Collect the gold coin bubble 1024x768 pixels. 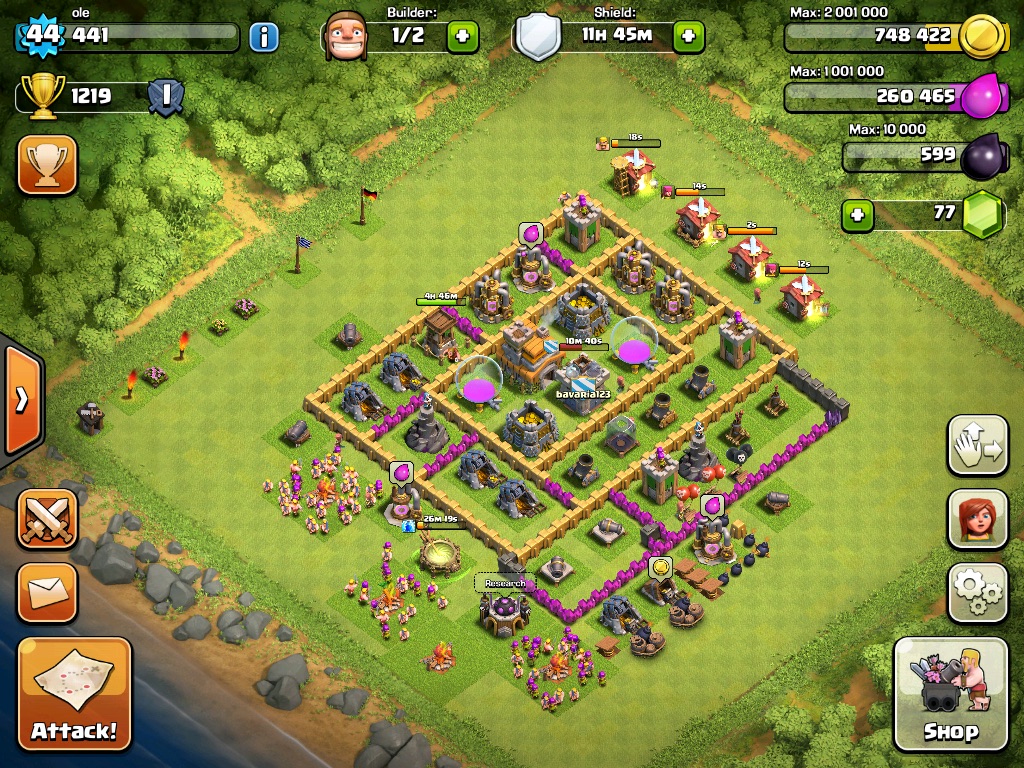coord(659,568)
